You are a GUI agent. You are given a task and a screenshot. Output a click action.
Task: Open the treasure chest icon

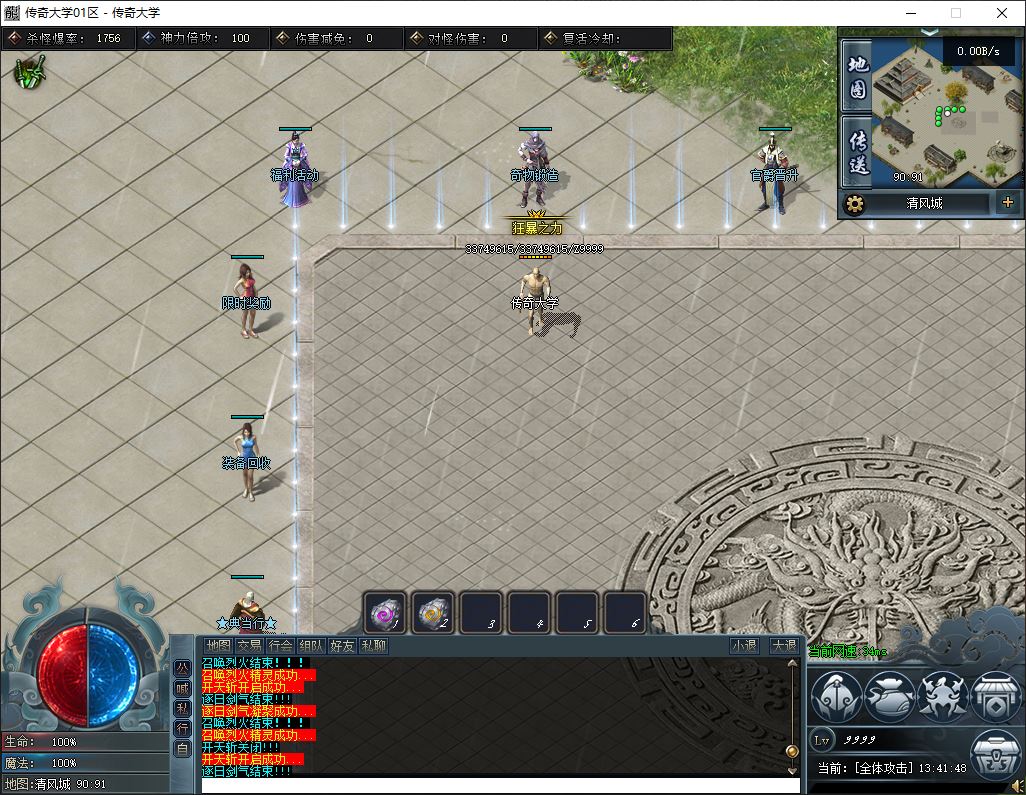coord(994,754)
